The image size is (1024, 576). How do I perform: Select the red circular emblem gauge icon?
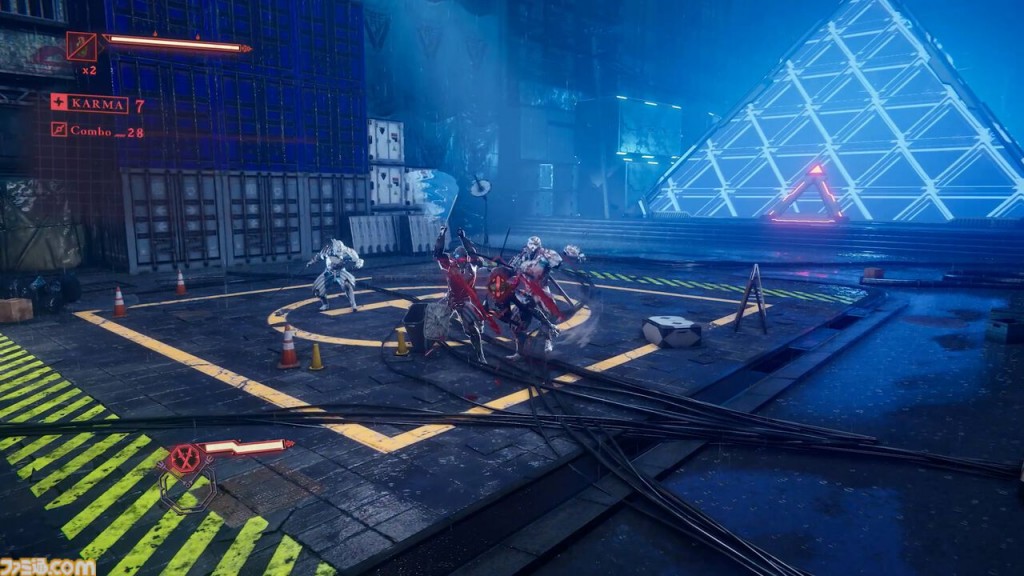[185, 460]
